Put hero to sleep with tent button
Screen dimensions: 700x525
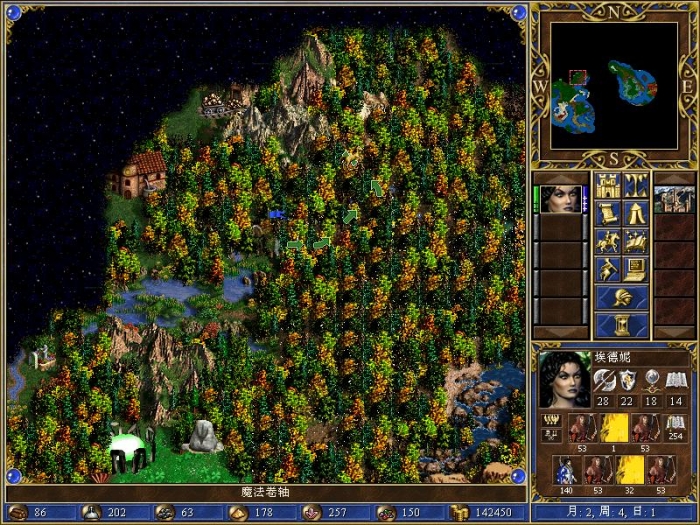636,213
